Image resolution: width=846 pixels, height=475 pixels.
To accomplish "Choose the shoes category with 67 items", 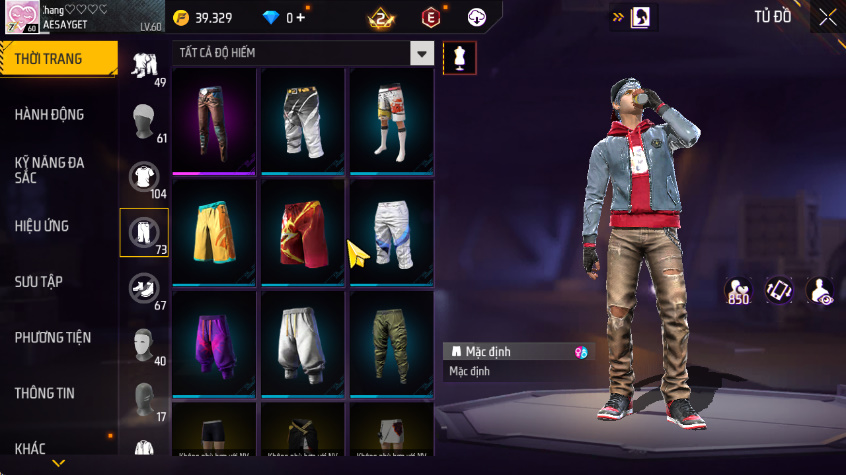I will [144, 289].
